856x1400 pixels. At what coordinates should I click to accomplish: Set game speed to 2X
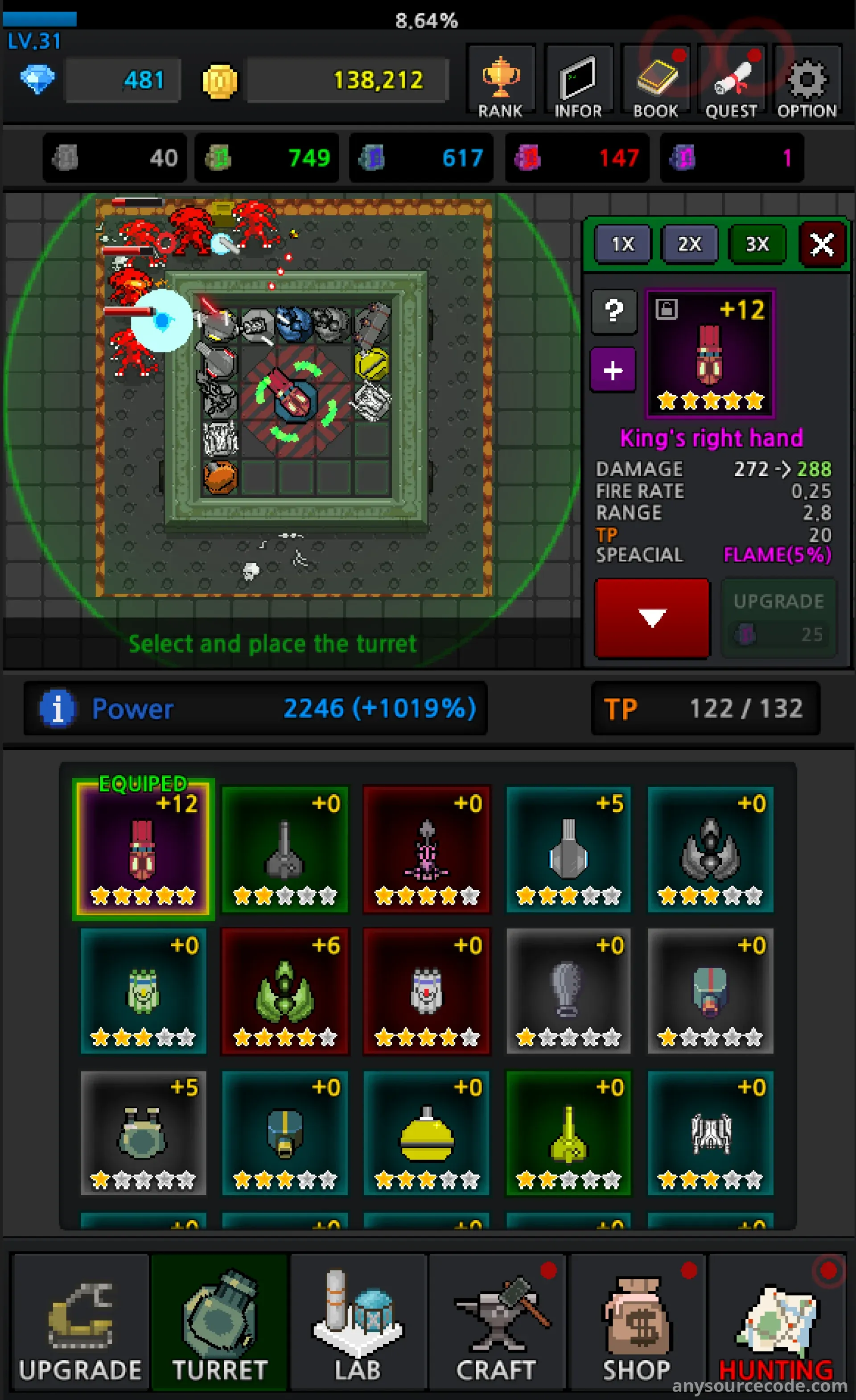690,244
